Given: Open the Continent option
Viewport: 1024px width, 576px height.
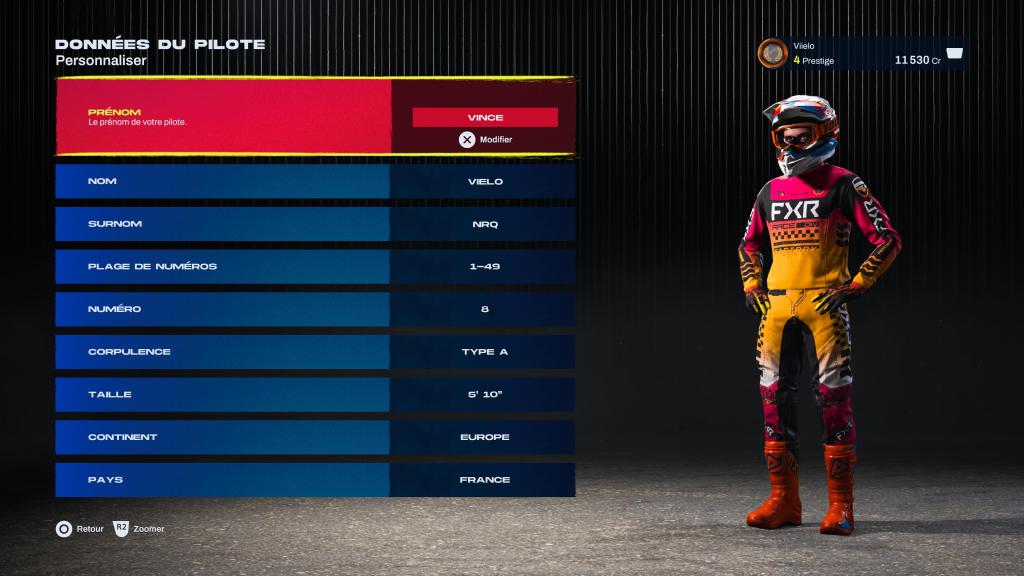Looking at the screenshot, I should [315, 437].
